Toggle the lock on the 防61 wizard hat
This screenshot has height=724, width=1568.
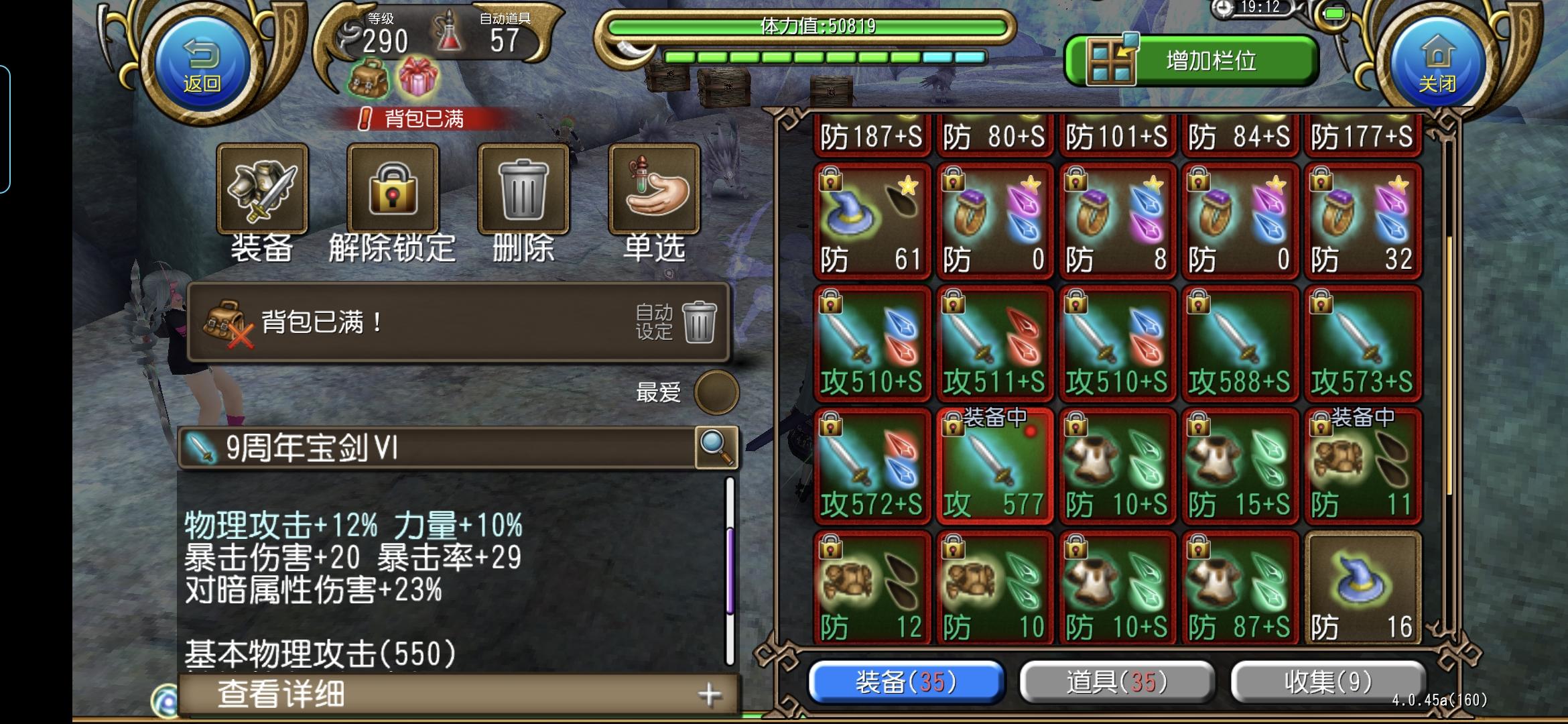[x=830, y=181]
